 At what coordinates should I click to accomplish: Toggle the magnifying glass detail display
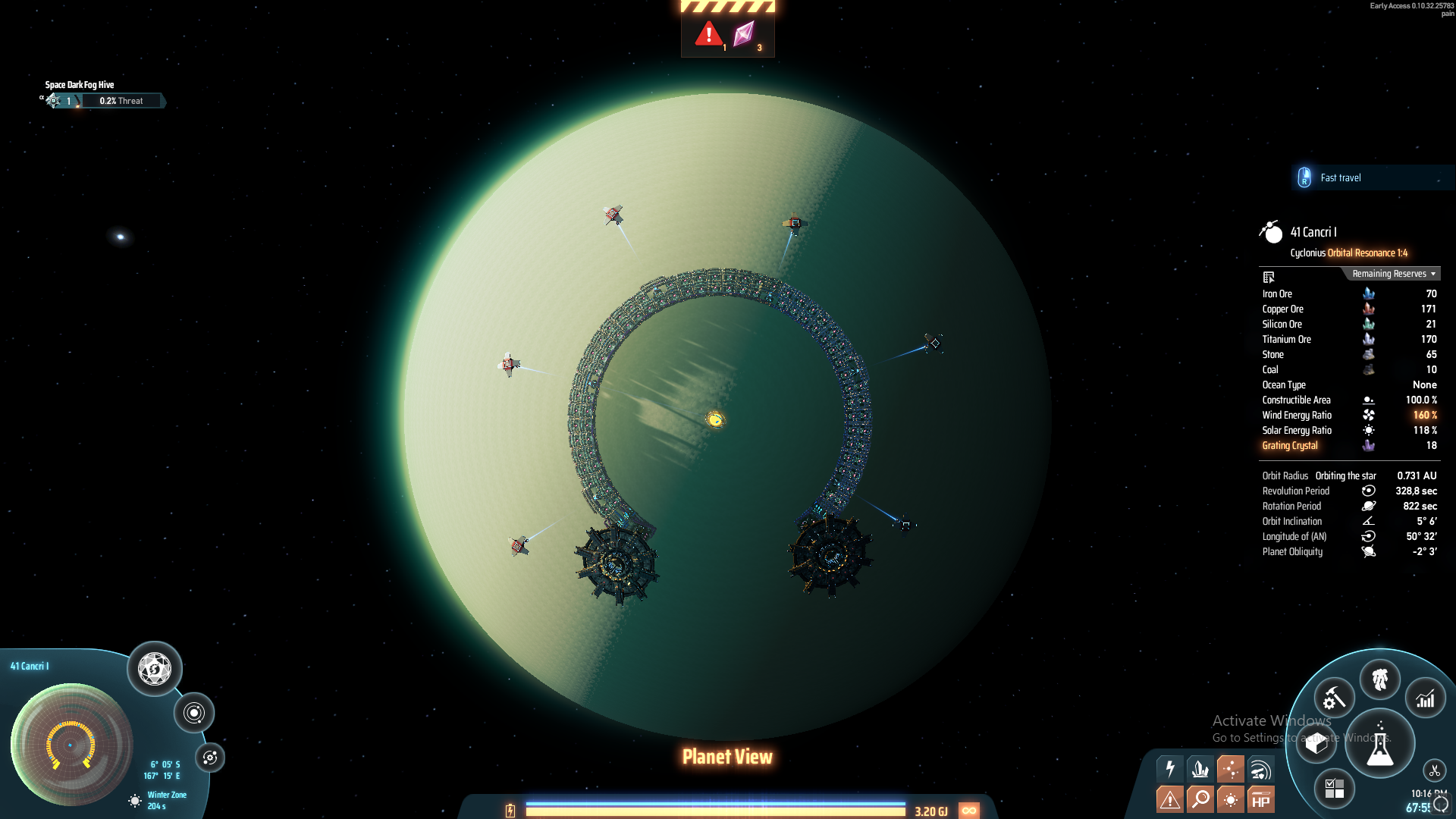pyautogui.click(x=1200, y=799)
